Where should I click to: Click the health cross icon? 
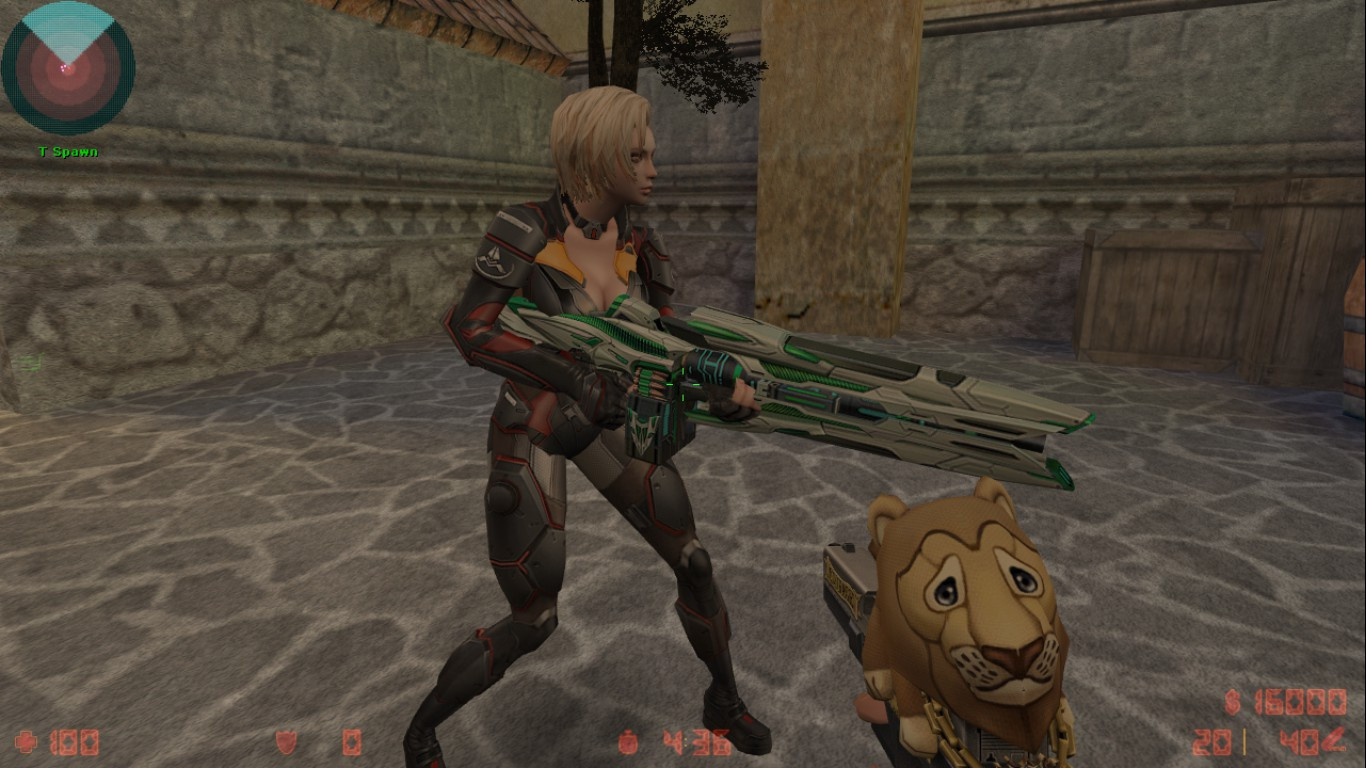pyautogui.click(x=28, y=742)
